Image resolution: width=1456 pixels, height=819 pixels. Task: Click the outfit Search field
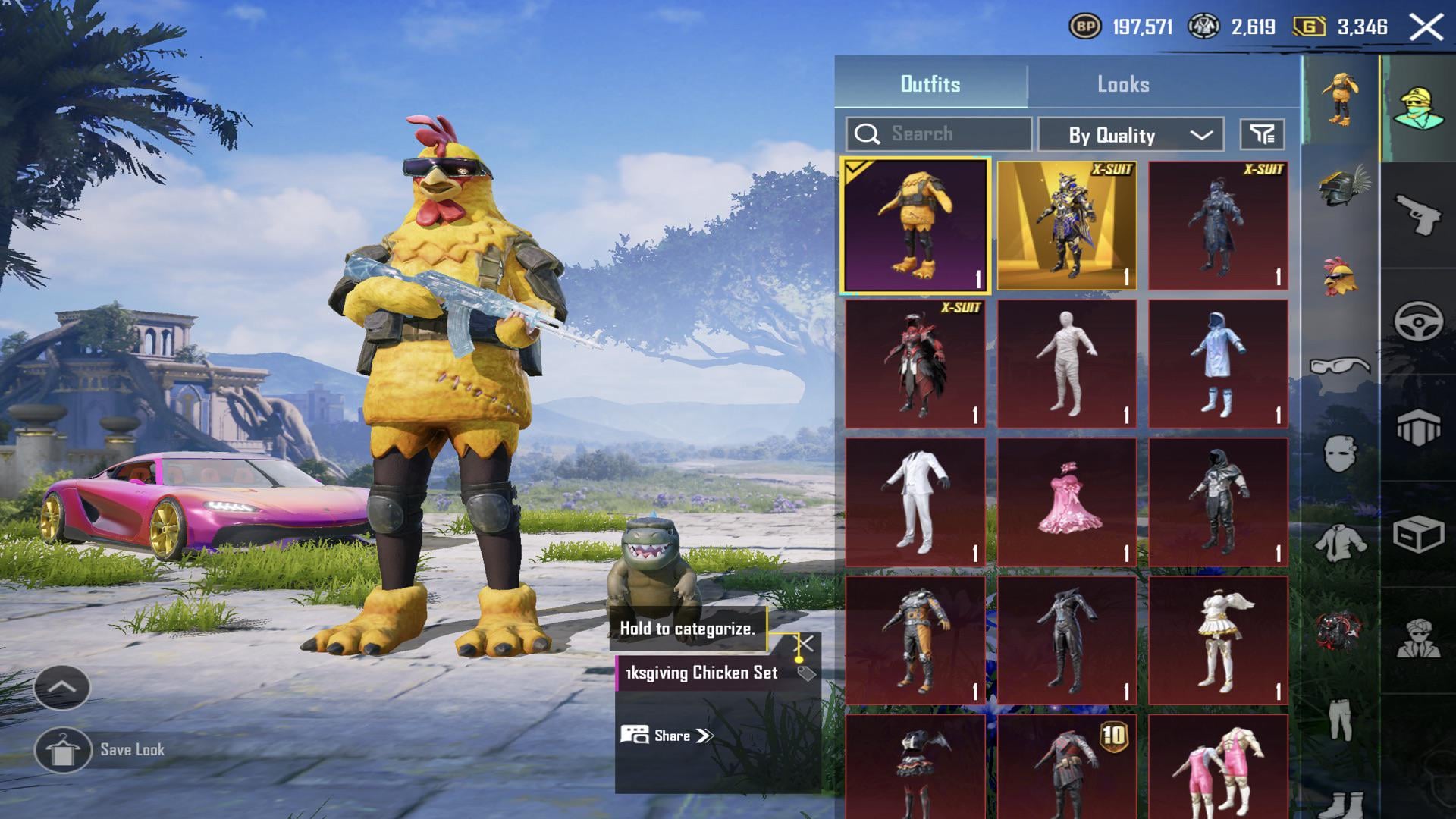[x=939, y=134]
